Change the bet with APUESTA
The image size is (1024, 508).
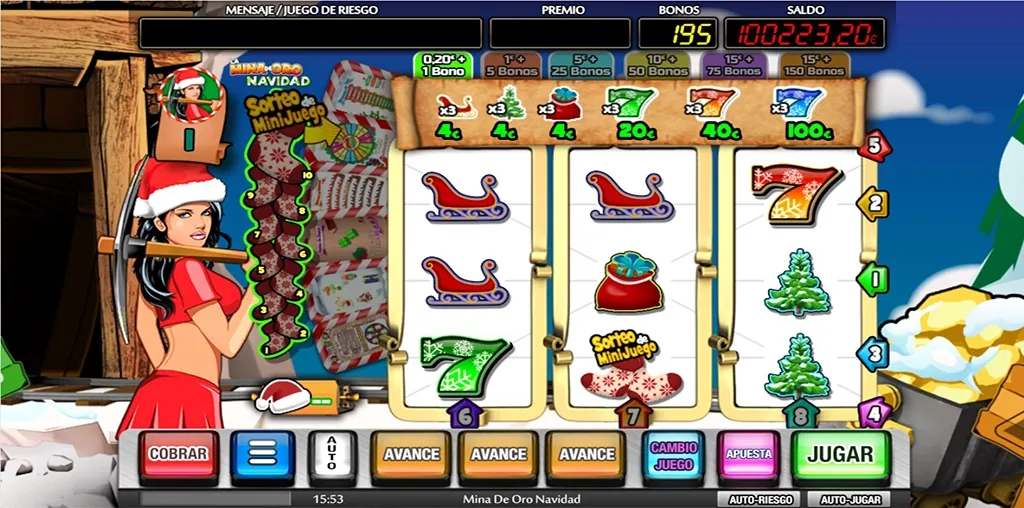pyautogui.click(x=749, y=455)
